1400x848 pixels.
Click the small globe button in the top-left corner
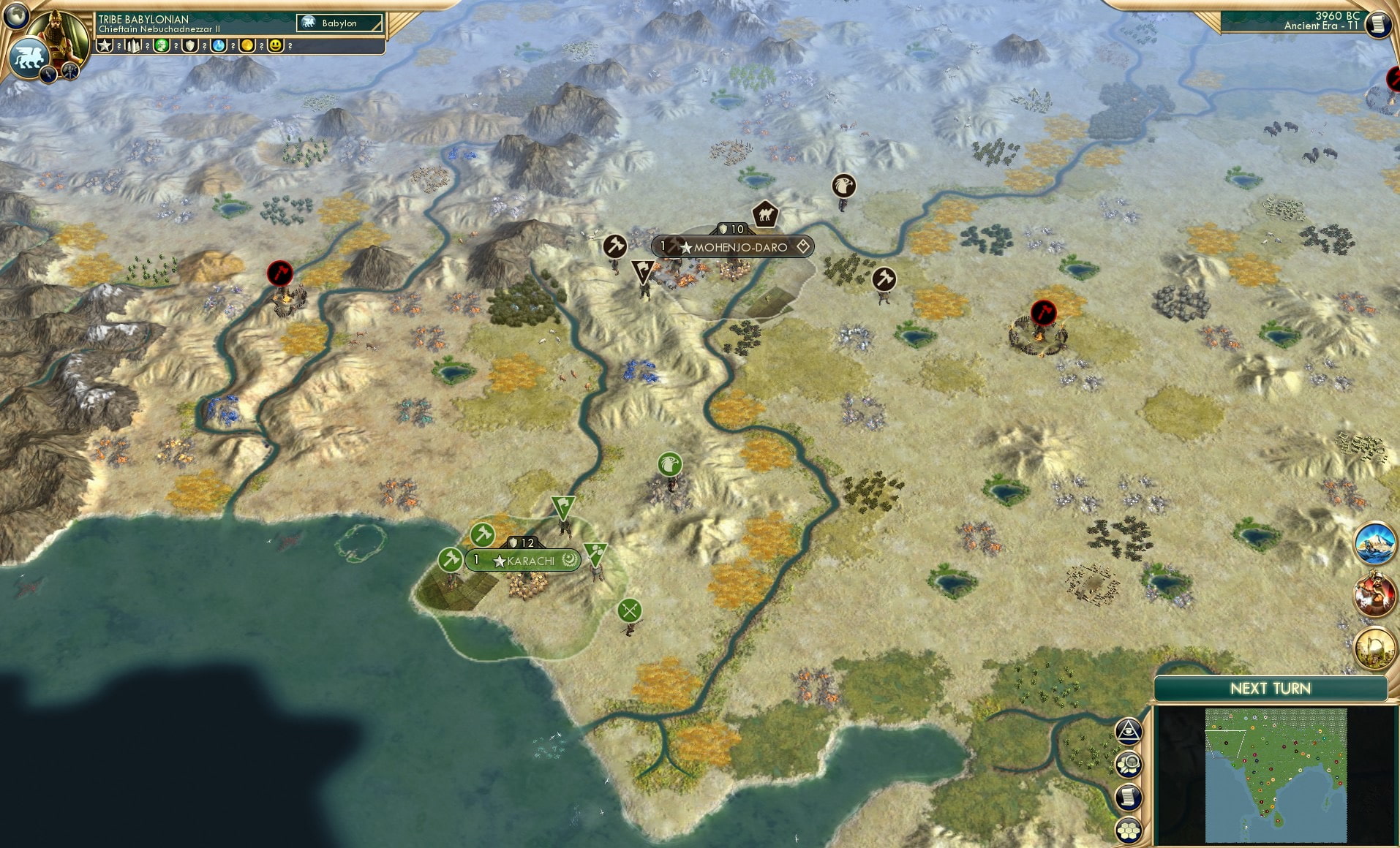click(15, 15)
